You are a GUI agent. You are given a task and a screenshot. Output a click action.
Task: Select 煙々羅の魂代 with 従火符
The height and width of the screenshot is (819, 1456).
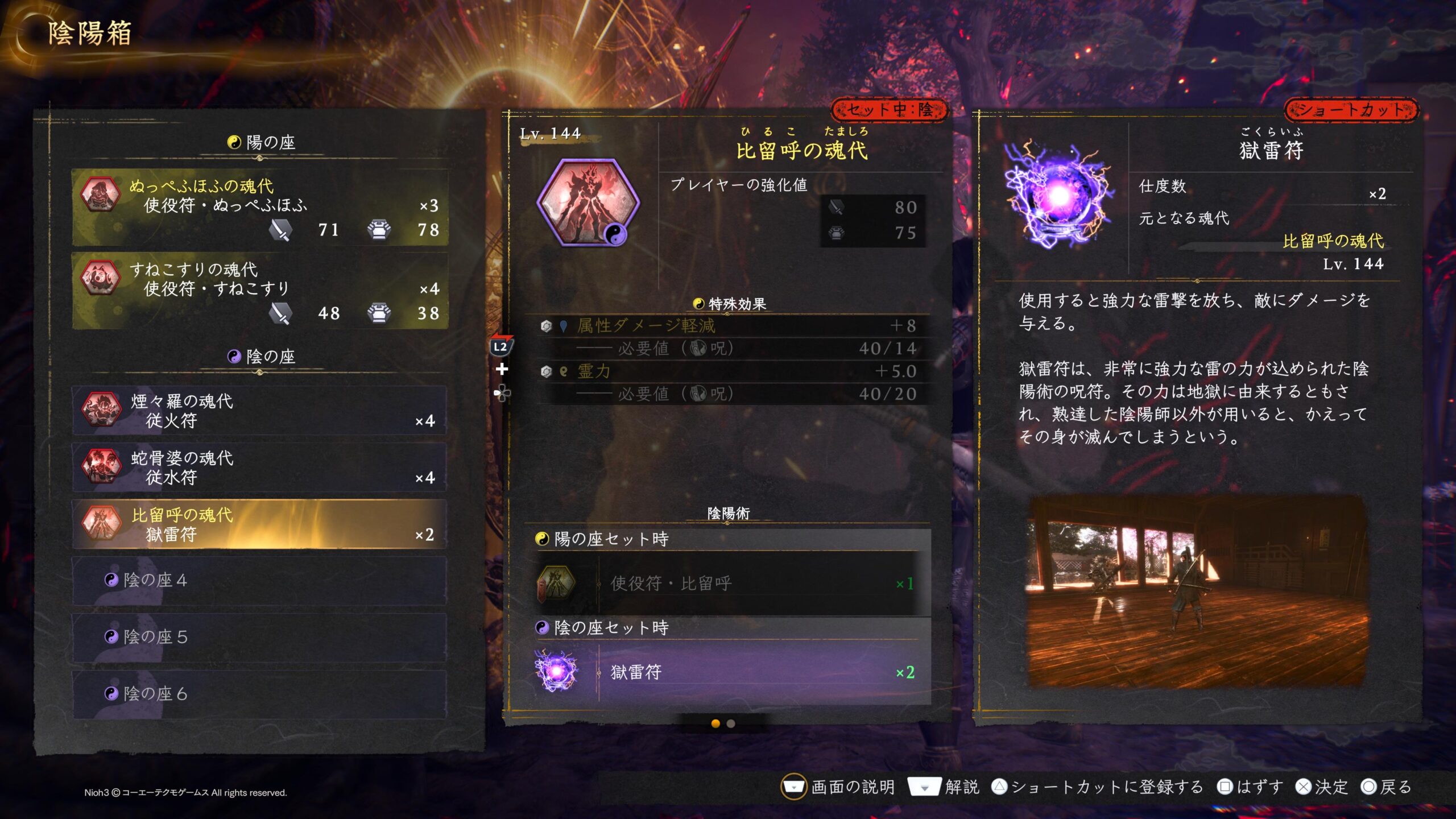[x=259, y=411]
